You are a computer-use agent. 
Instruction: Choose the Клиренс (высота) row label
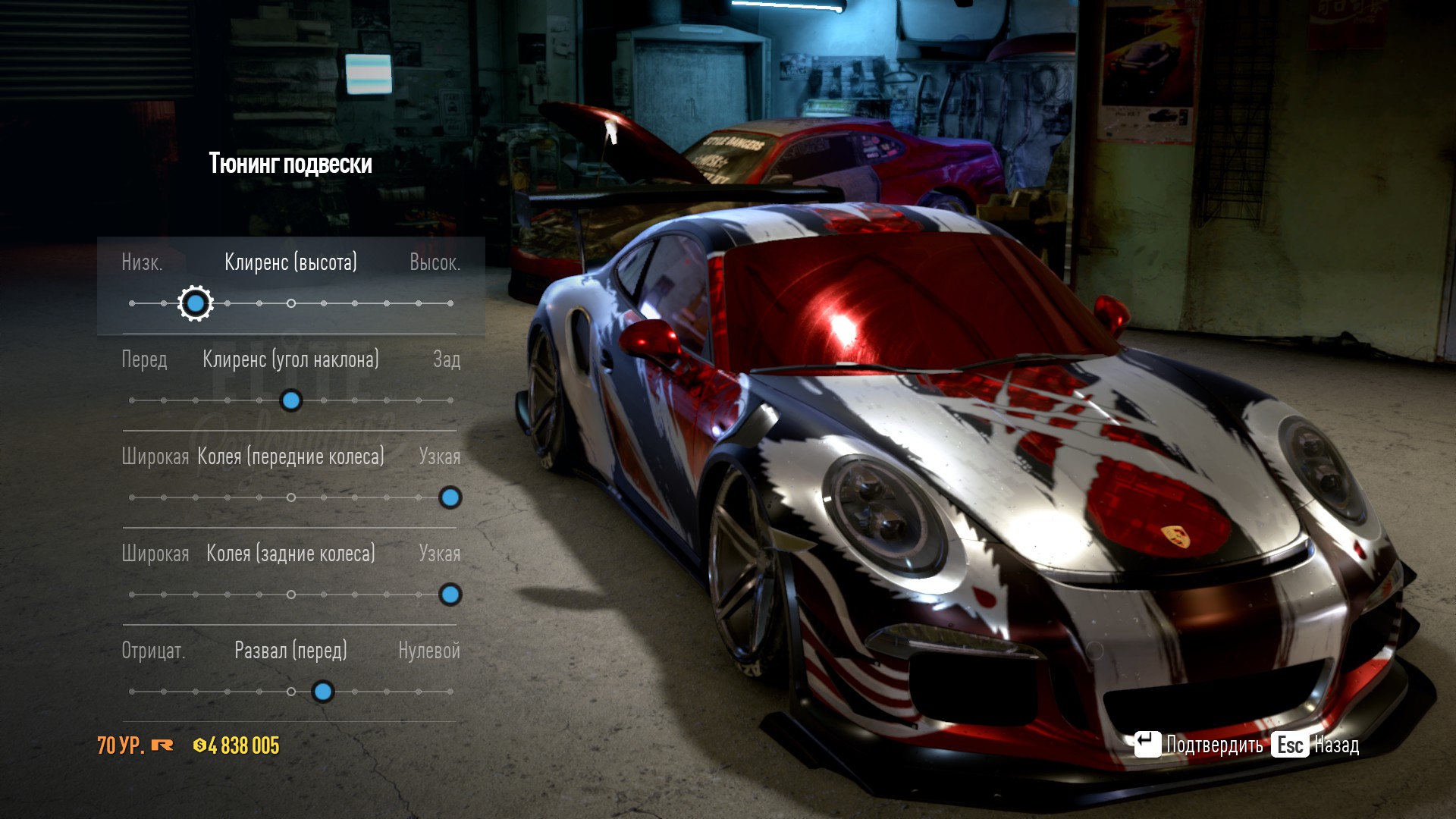click(290, 262)
